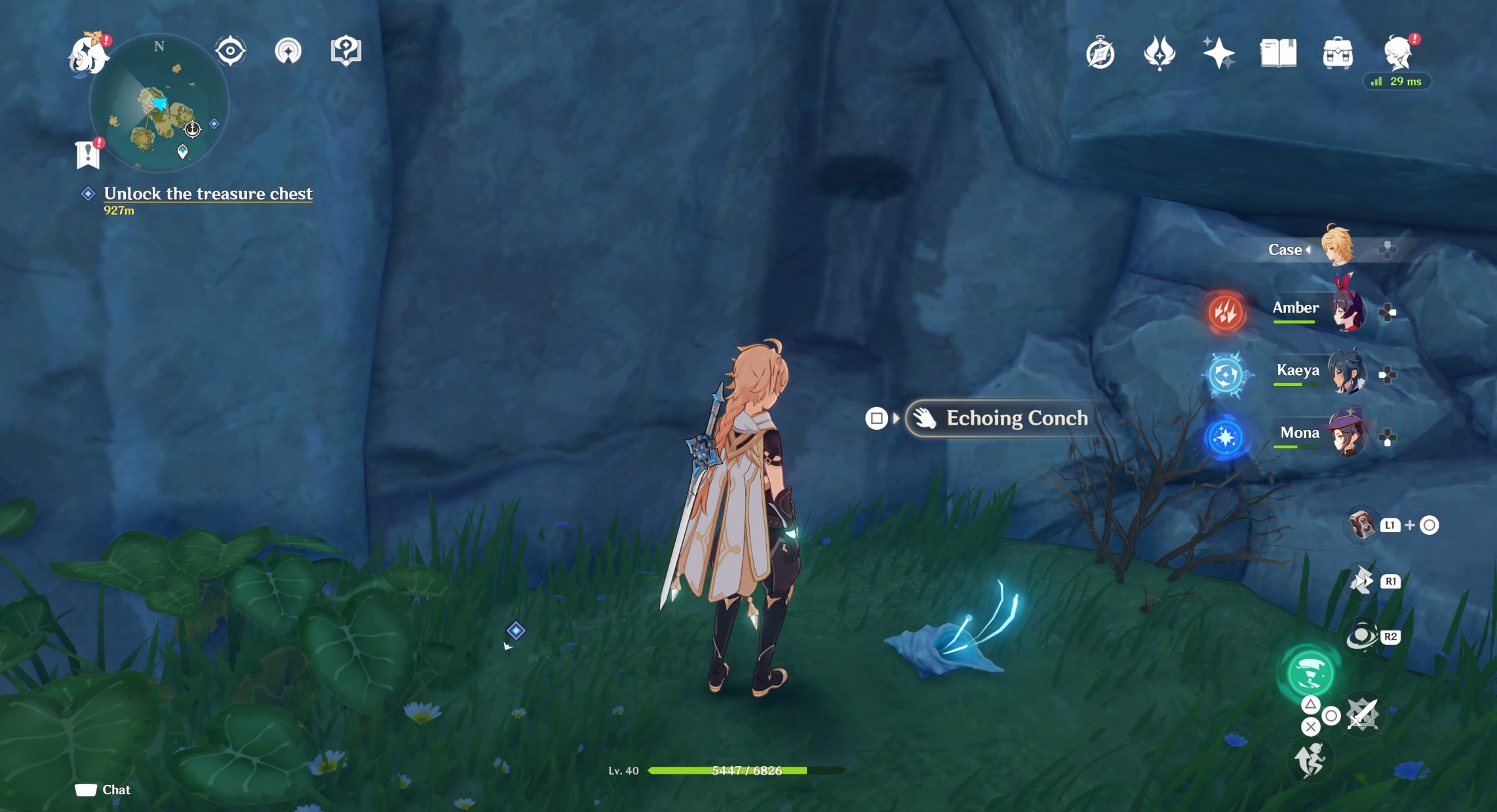This screenshot has height=812, width=1497.
Task: Toggle the elemental sight eye icon
Action: 230,51
